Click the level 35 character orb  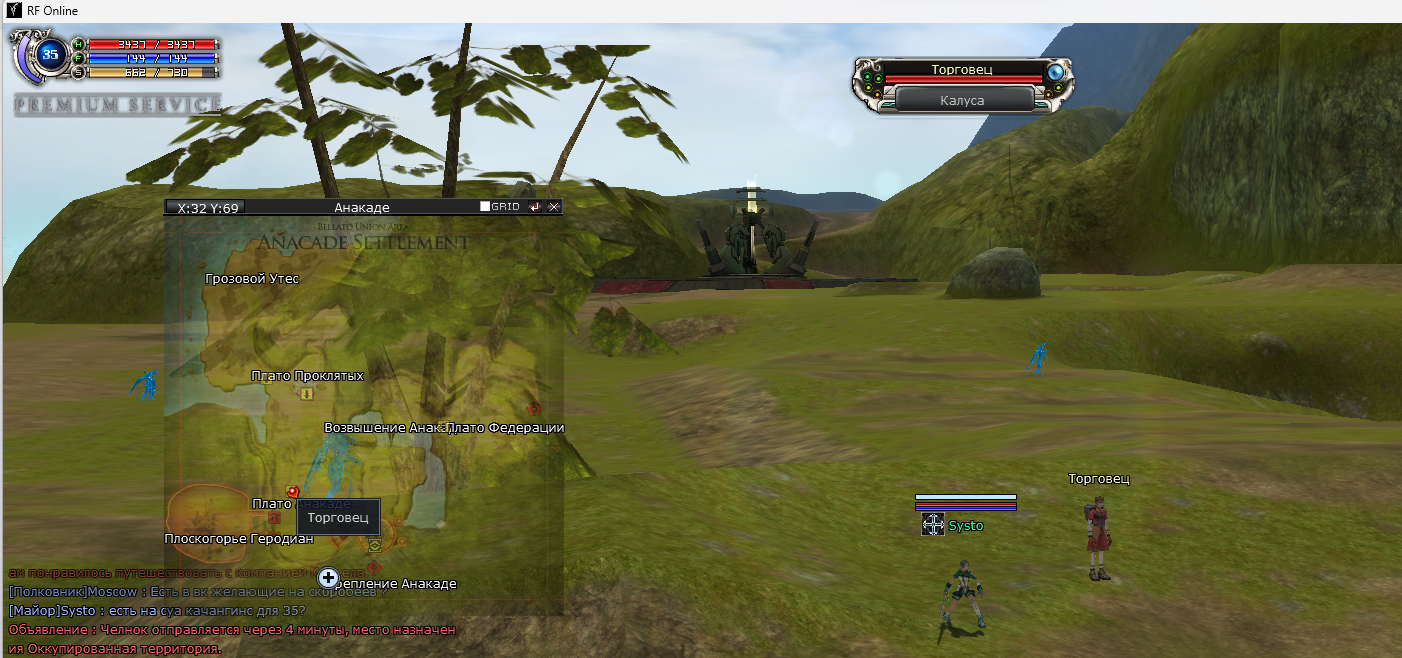tap(51, 55)
